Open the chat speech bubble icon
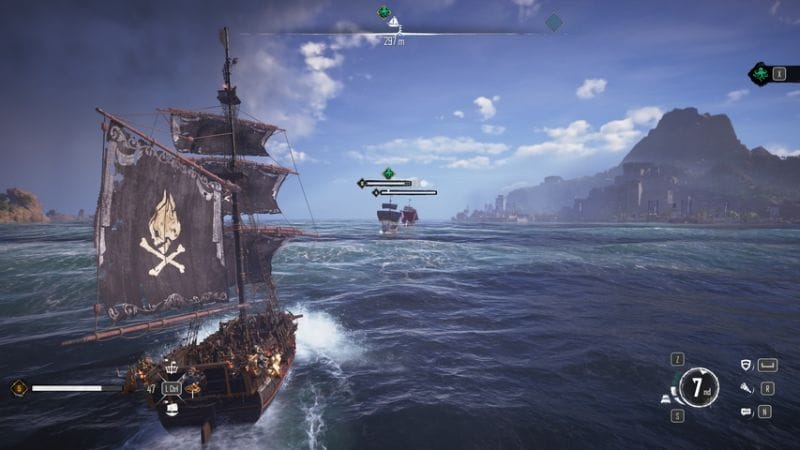 (746, 411)
